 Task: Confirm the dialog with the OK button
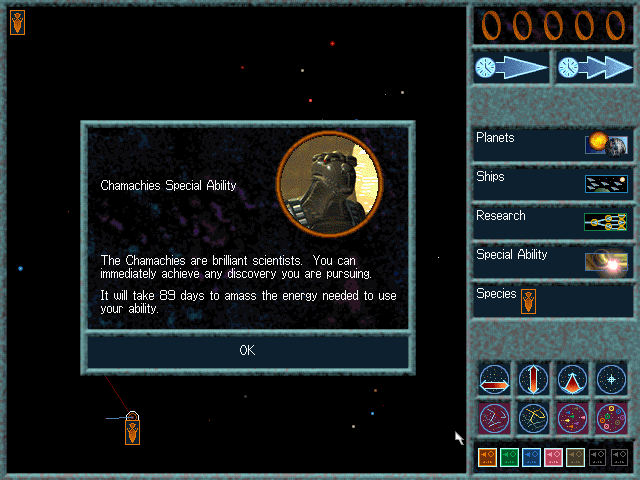[247, 350]
